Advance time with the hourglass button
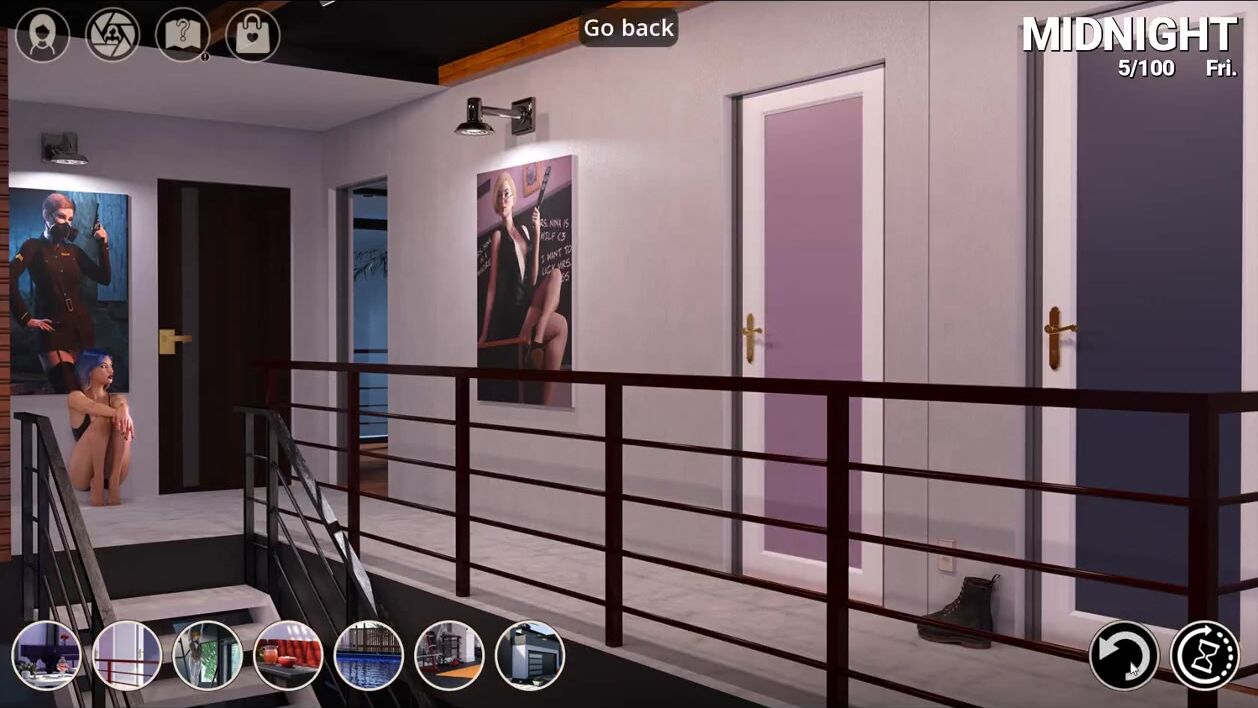This screenshot has width=1258, height=708. 1204,656
